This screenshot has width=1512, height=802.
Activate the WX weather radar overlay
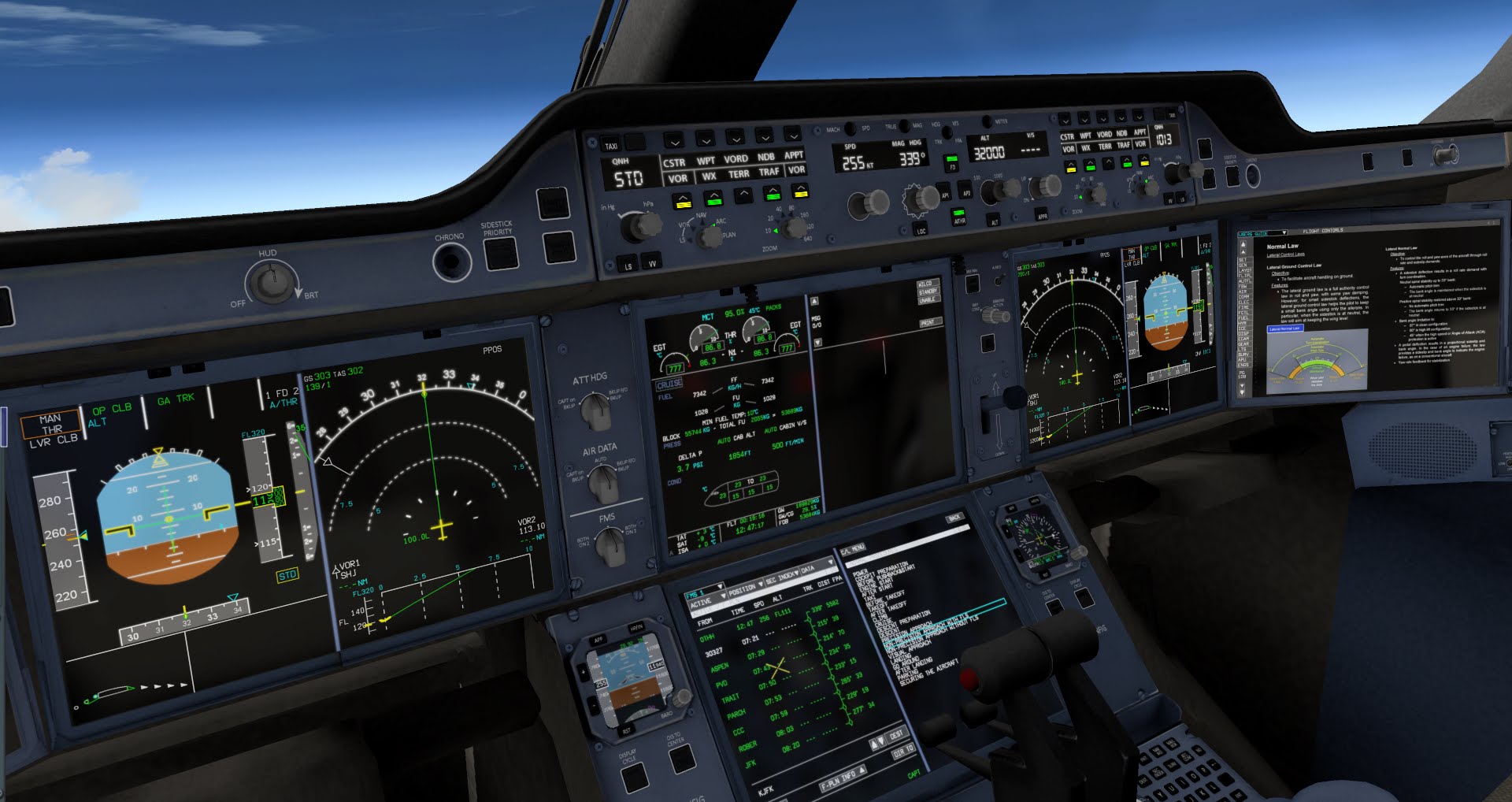click(710, 176)
